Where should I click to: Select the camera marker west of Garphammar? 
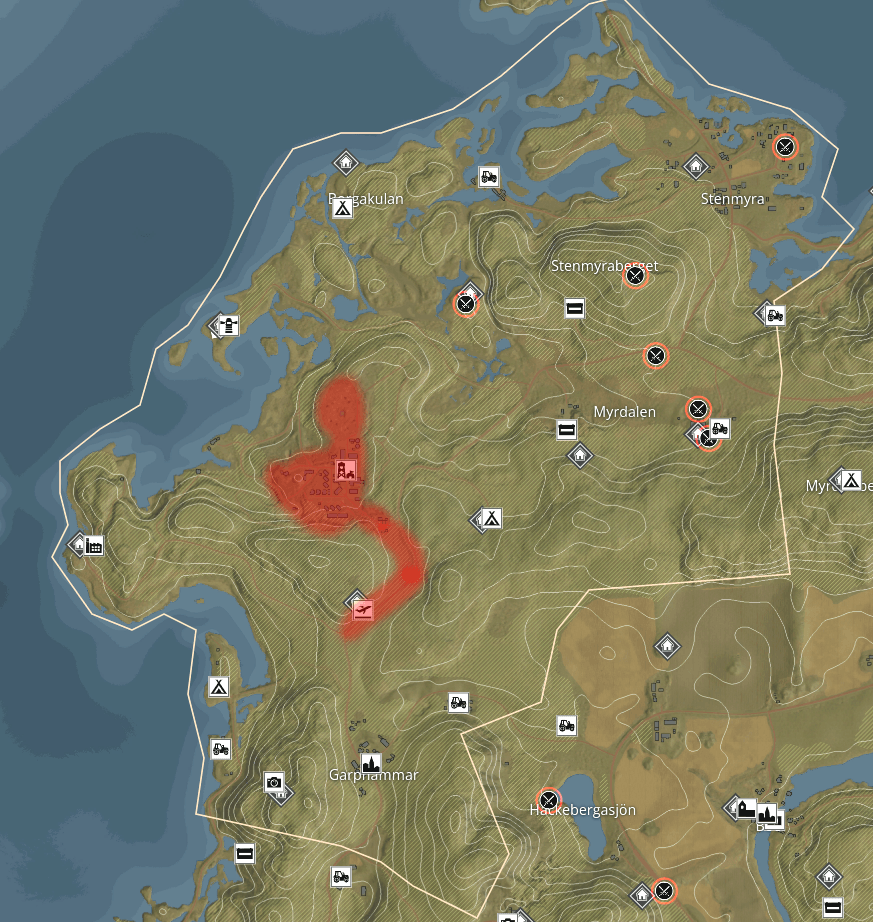pos(274,782)
